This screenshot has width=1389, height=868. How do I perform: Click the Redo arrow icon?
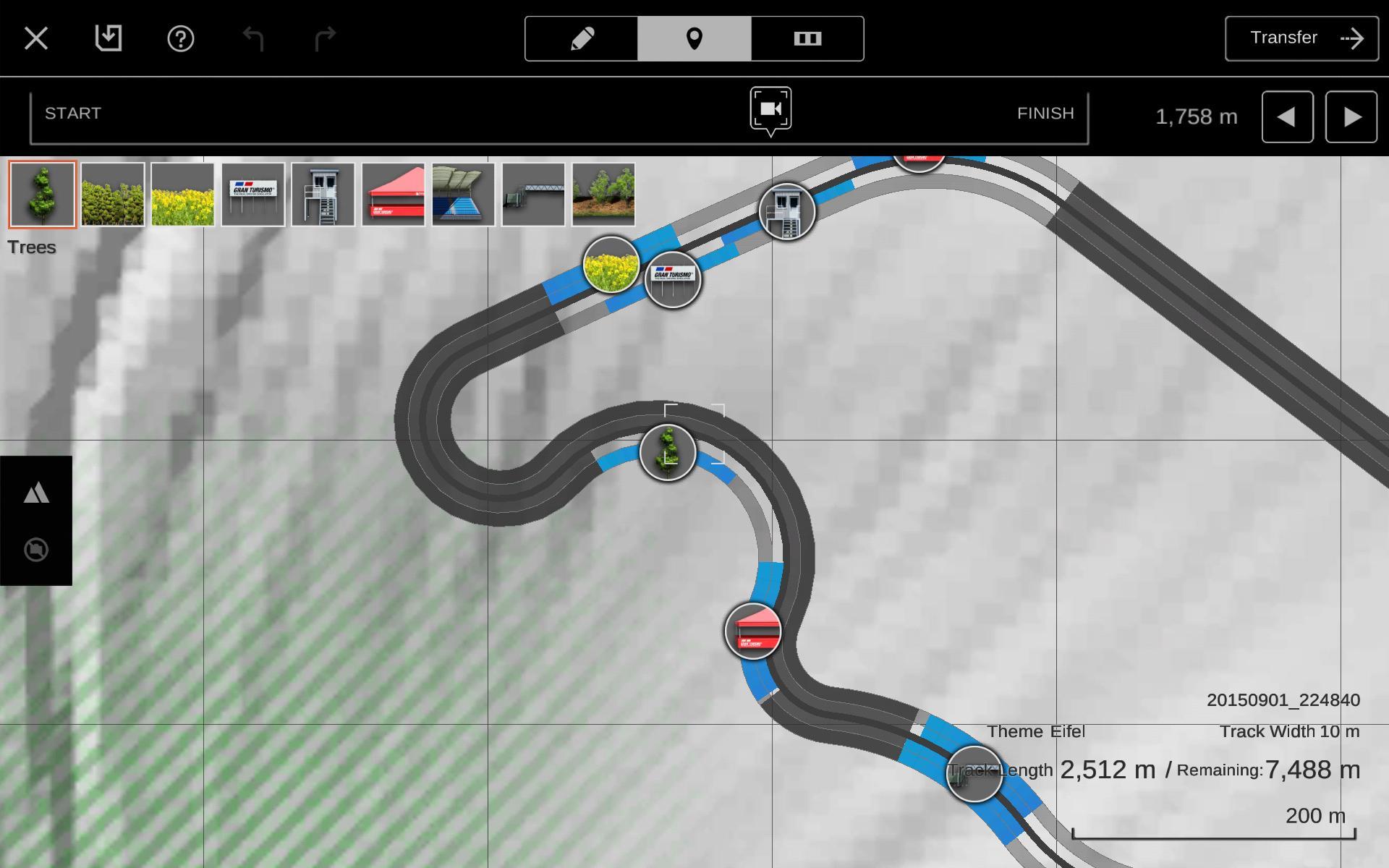tap(324, 38)
